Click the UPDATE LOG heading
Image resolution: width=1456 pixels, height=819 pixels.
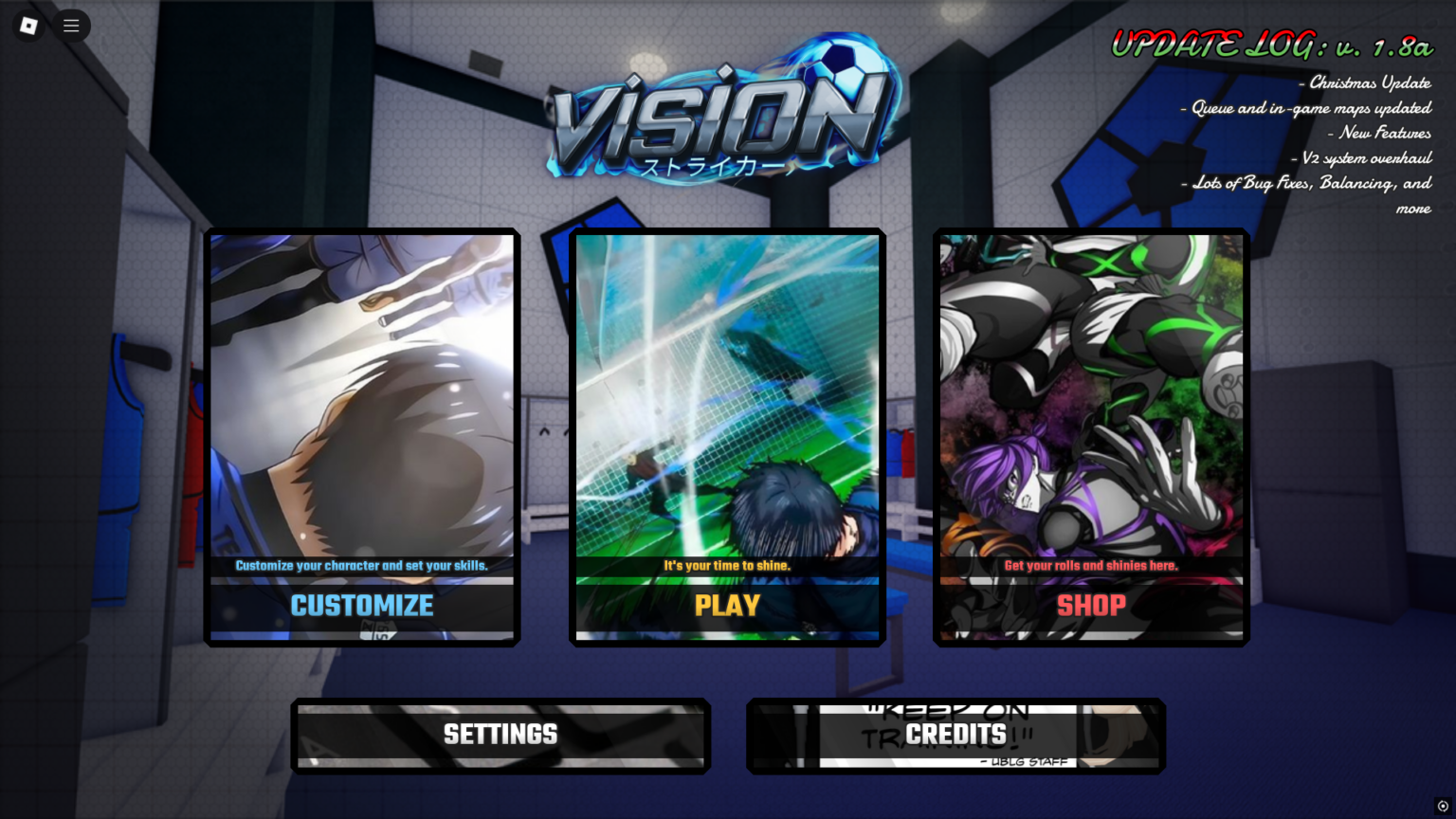1270,42
